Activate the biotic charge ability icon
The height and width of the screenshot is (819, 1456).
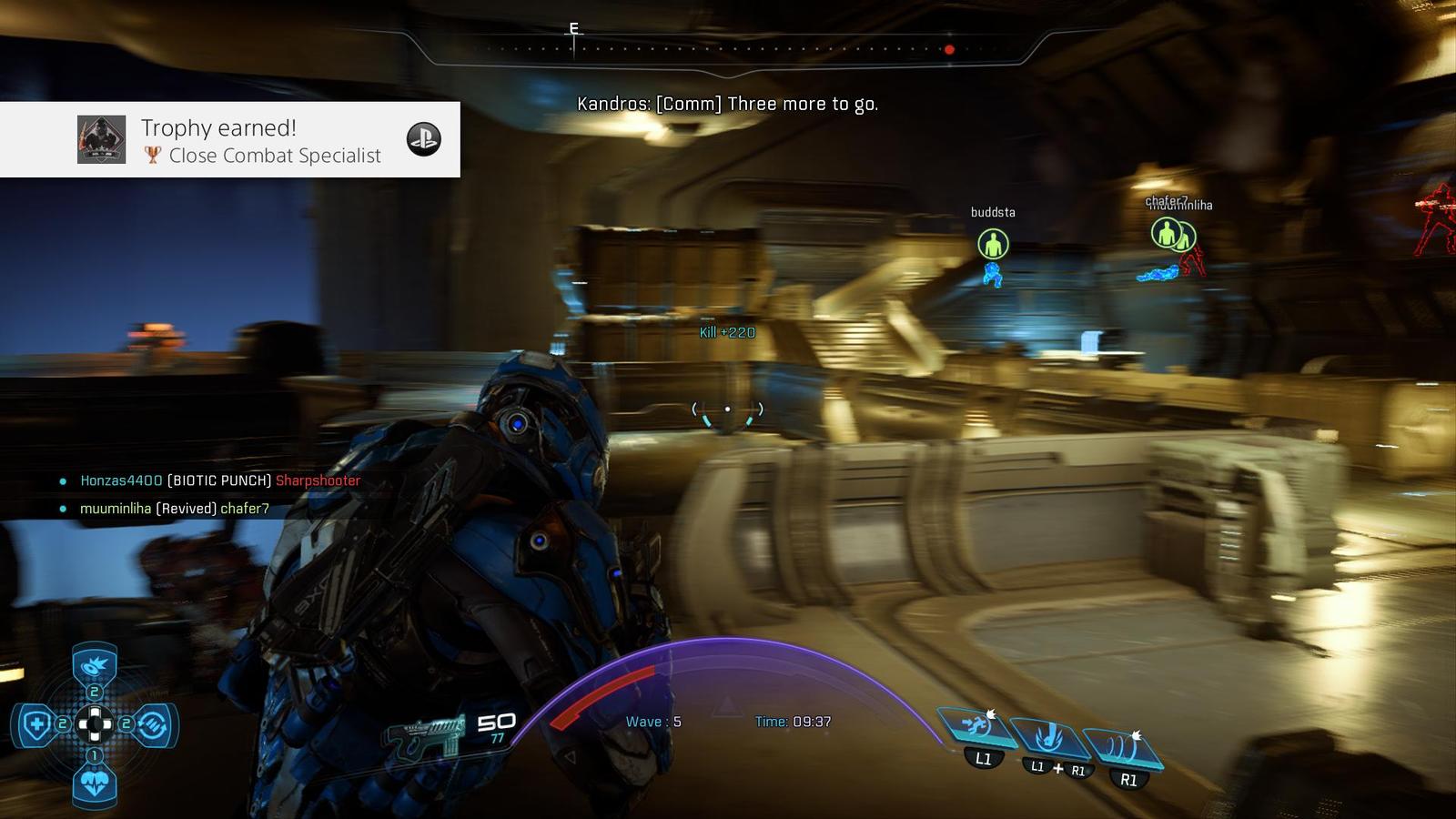coord(976,727)
